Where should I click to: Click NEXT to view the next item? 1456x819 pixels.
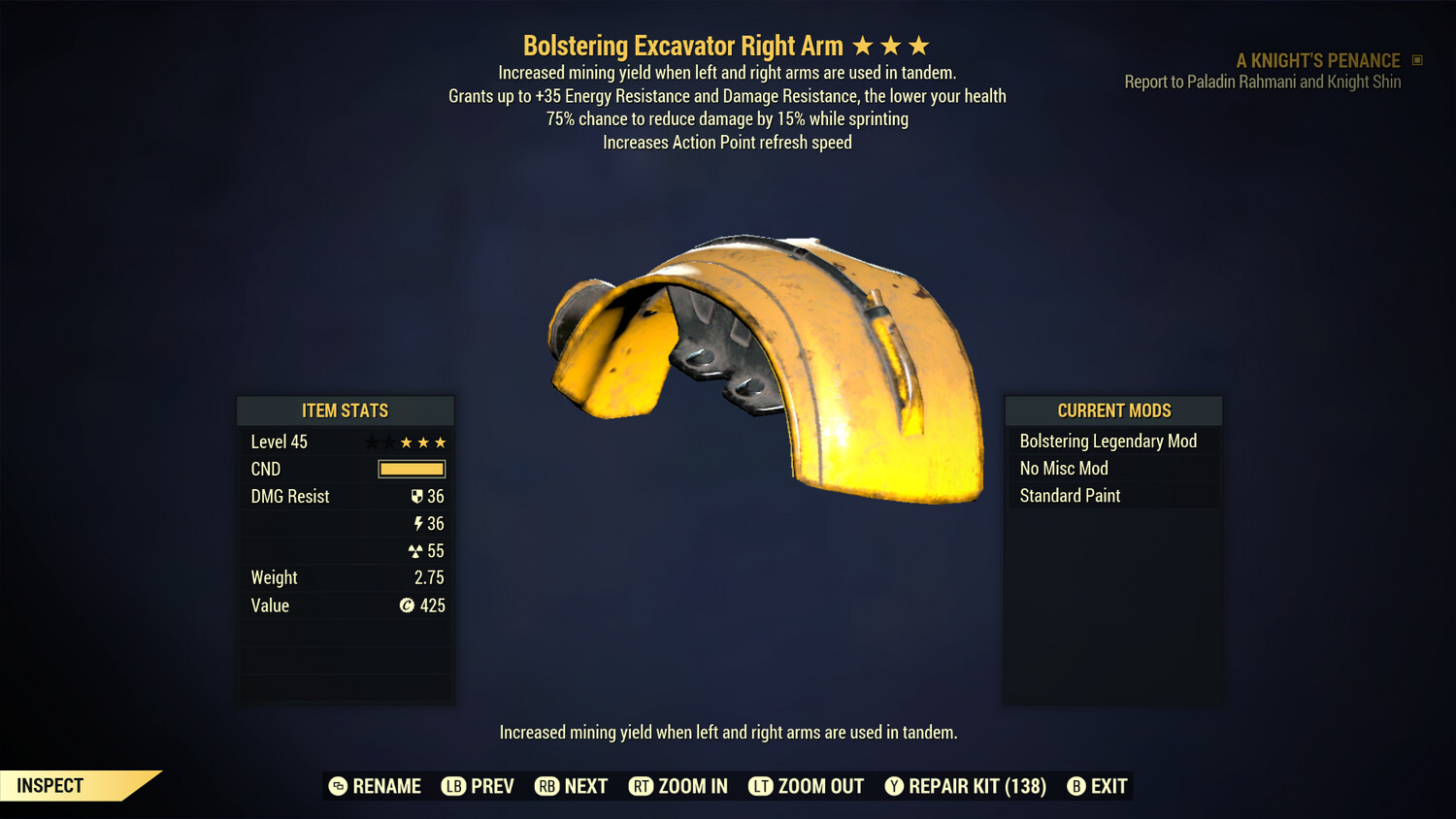coord(571,786)
